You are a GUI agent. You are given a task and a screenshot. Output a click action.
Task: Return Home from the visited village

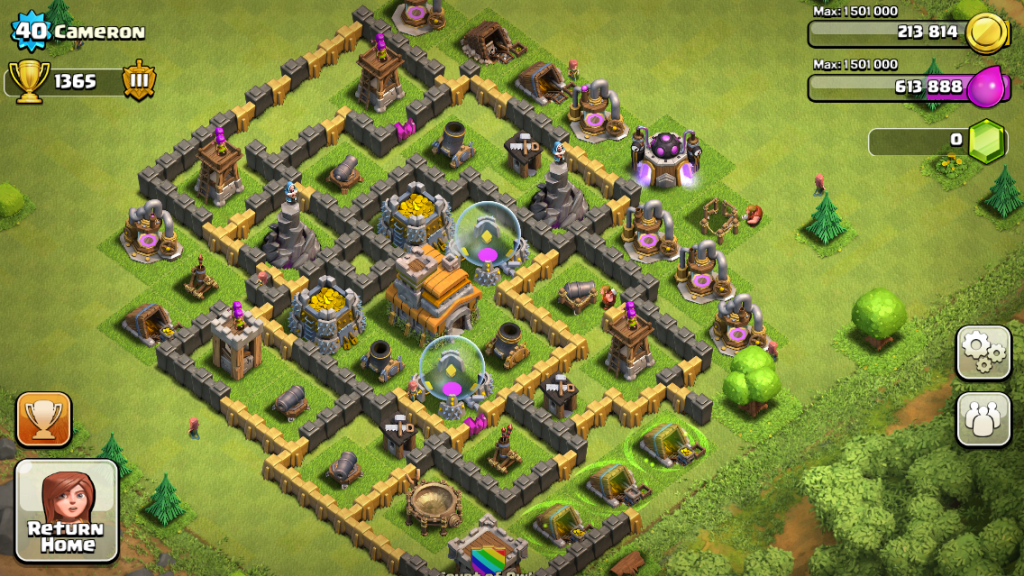[66, 510]
